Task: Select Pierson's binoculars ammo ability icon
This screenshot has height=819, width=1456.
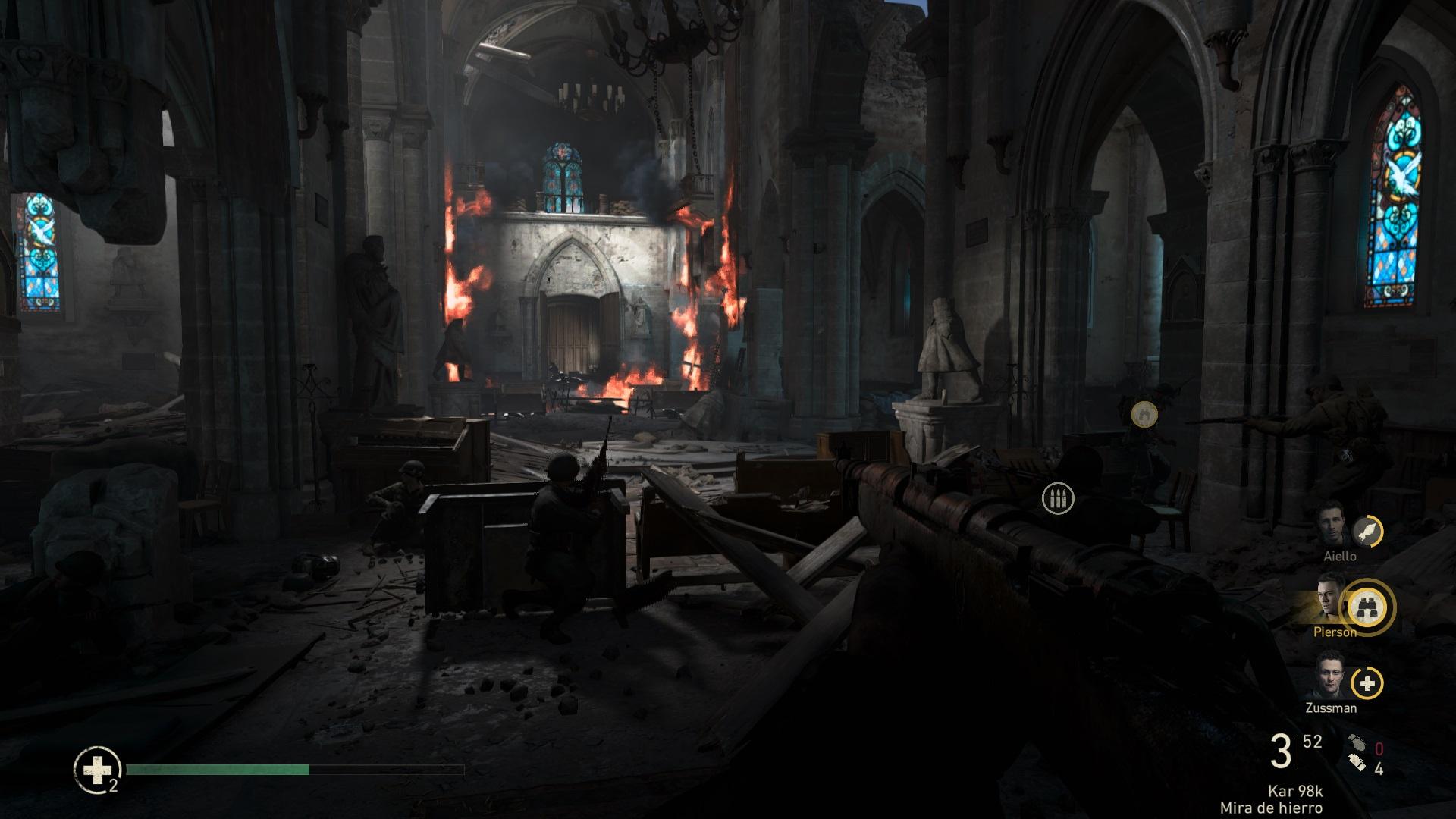Action: (1367, 606)
